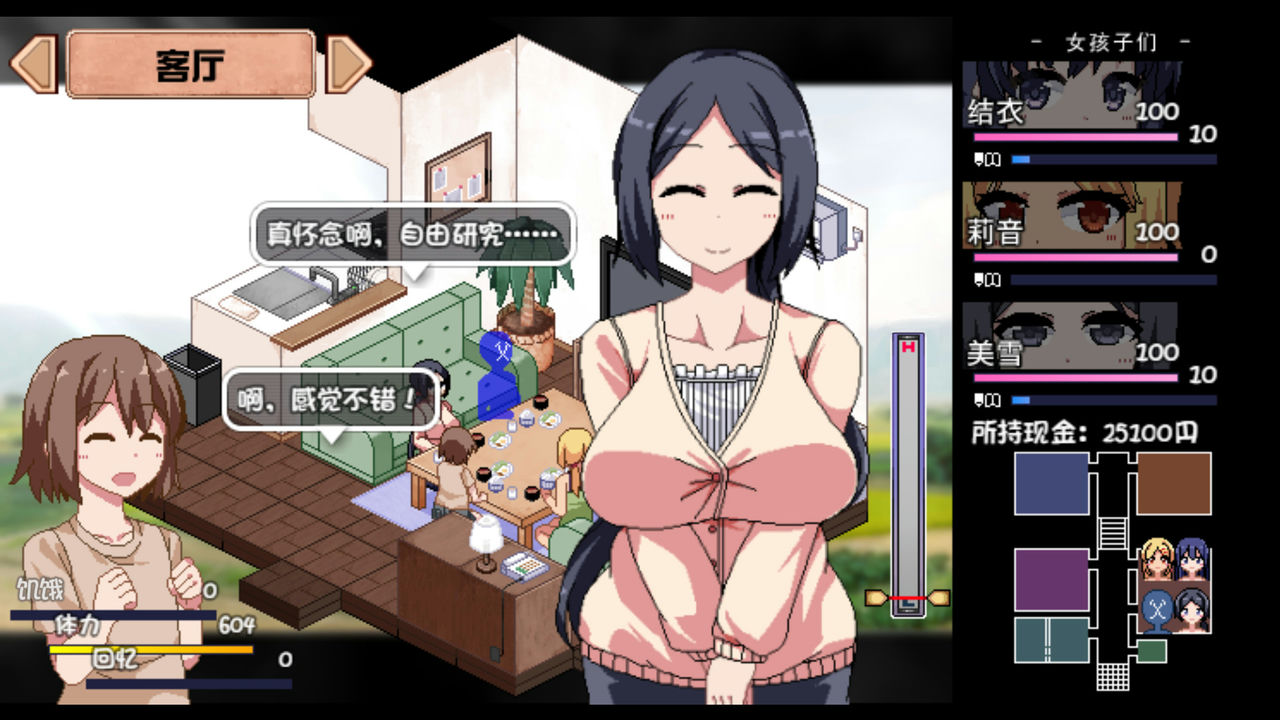Select the utensils icon on the minimap dining room
The width and height of the screenshot is (1280, 720).
coord(1157,608)
